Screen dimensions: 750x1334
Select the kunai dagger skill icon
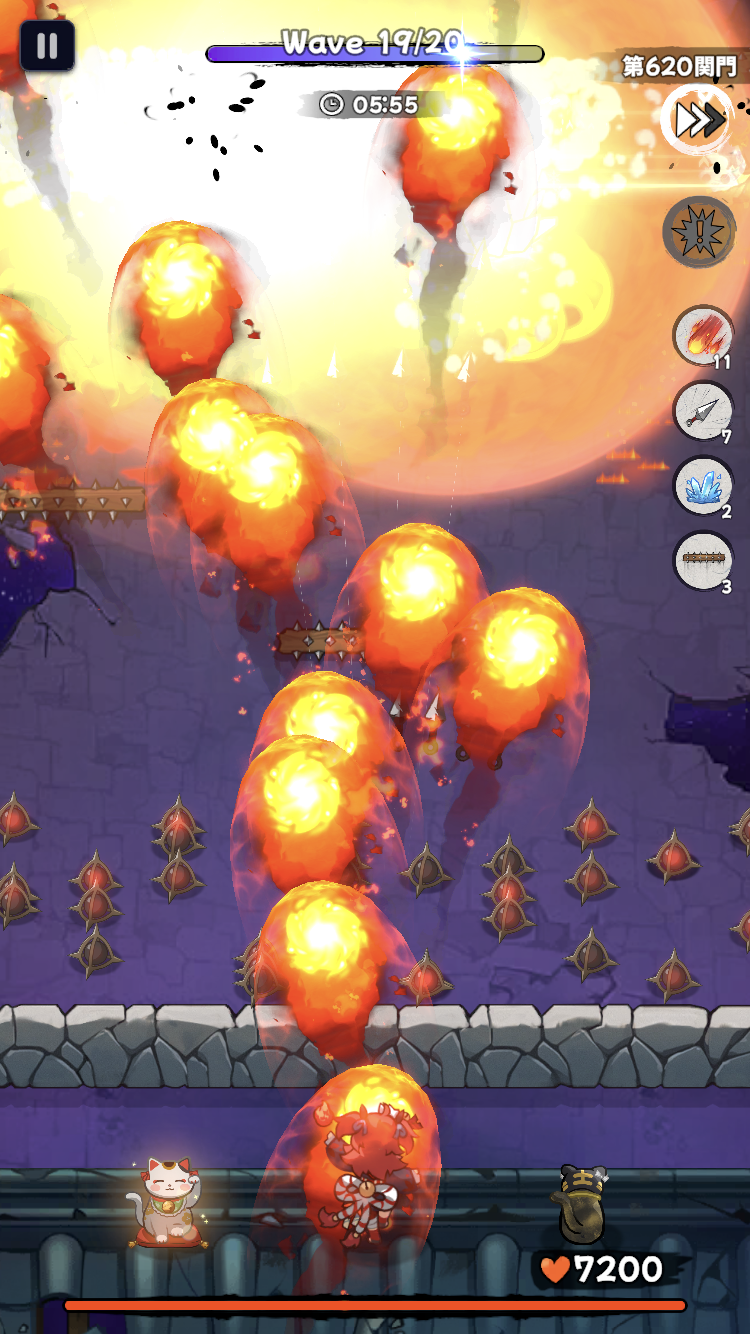click(703, 410)
